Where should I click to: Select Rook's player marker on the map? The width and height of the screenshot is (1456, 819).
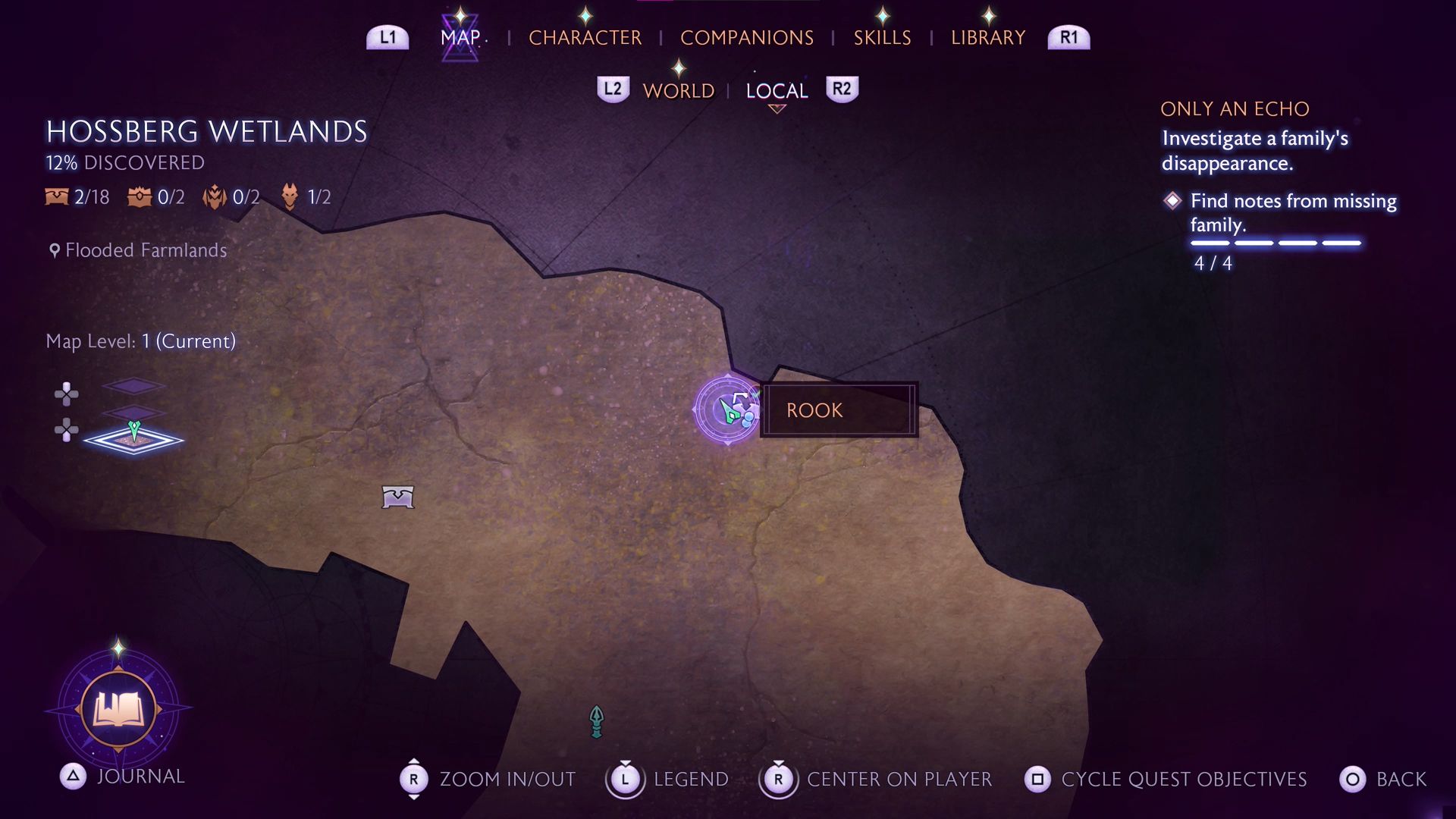(x=726, y=410)
